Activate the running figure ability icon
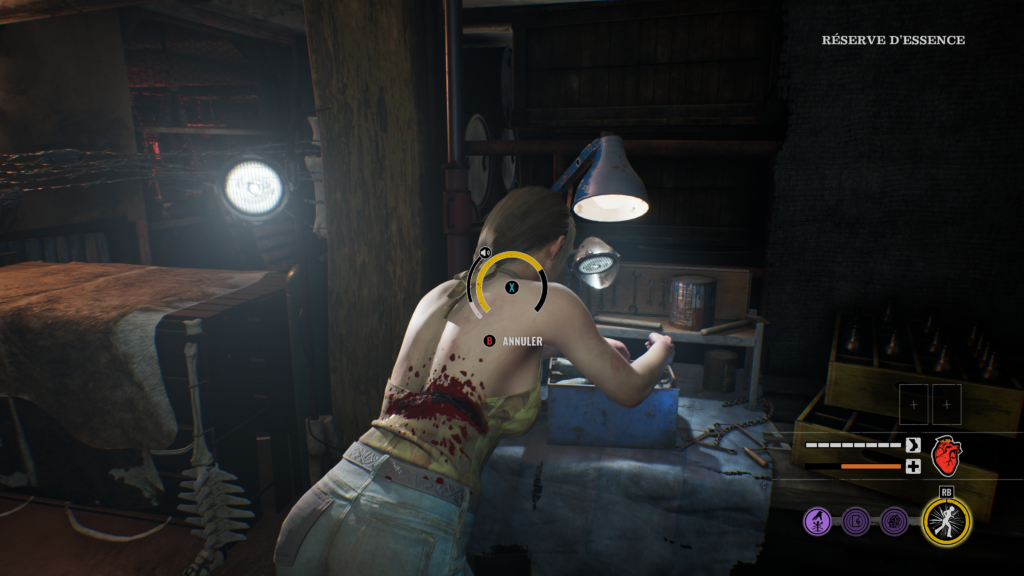Viewport: 1024px width, 576px height. (x=944, y=520)
